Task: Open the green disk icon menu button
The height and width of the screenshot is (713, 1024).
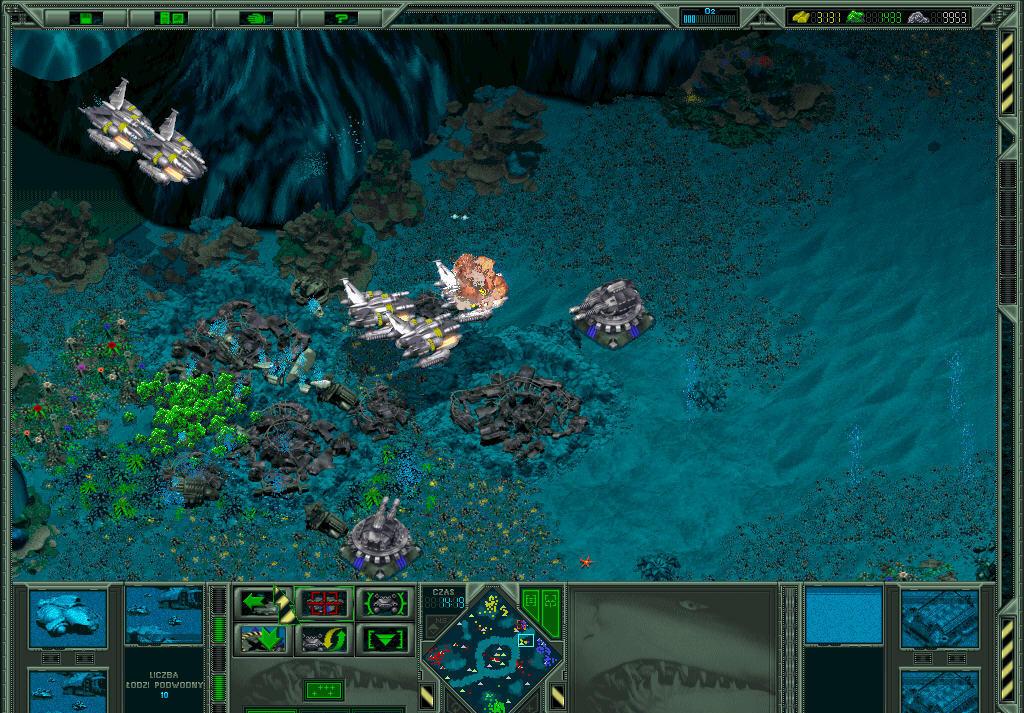Action: click(x=86, y=17)
